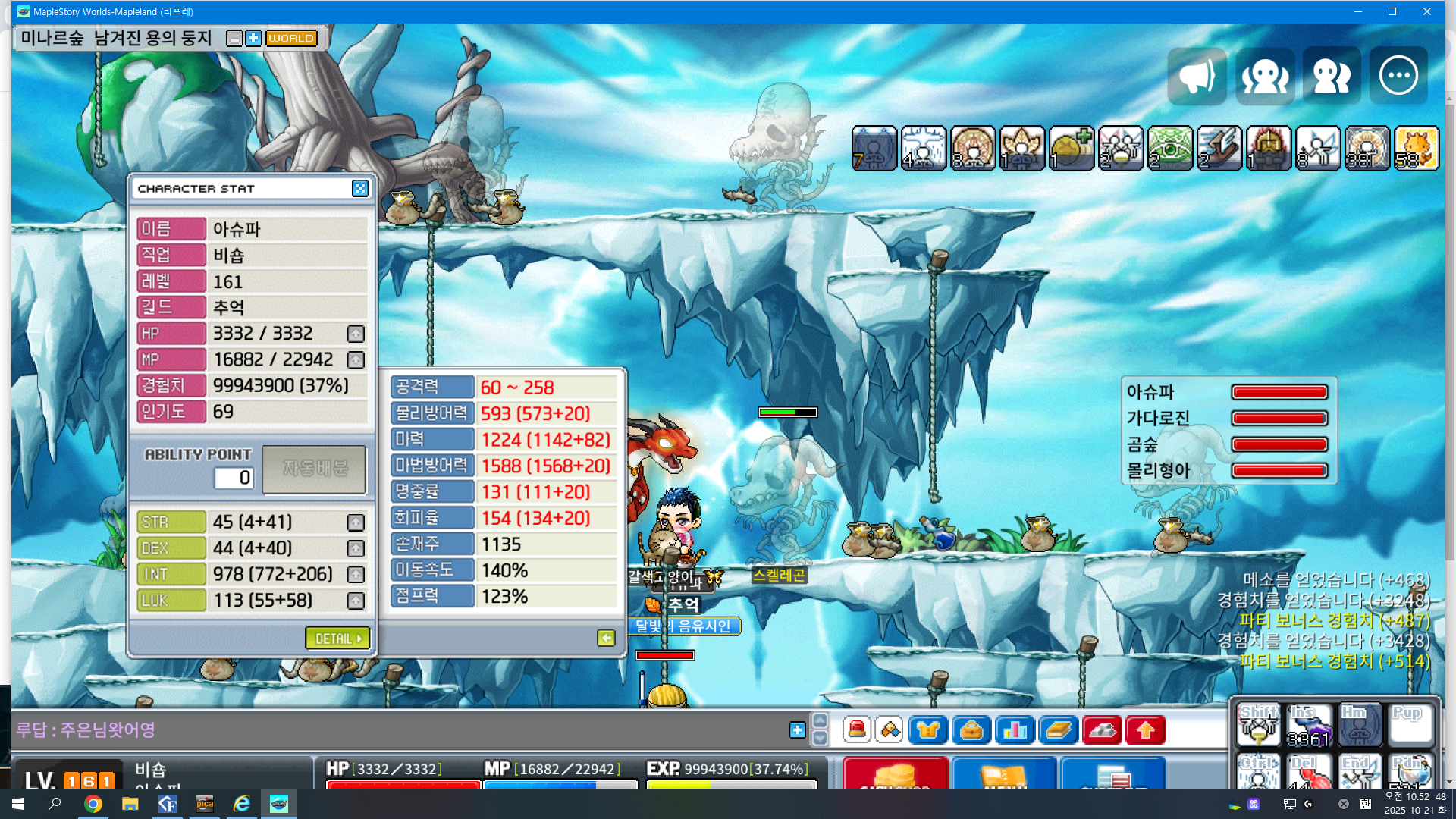Image resolution: width=1456 pixels, height=819 pixels.
Task: Expand the chat box plus button
Action: 797,730
